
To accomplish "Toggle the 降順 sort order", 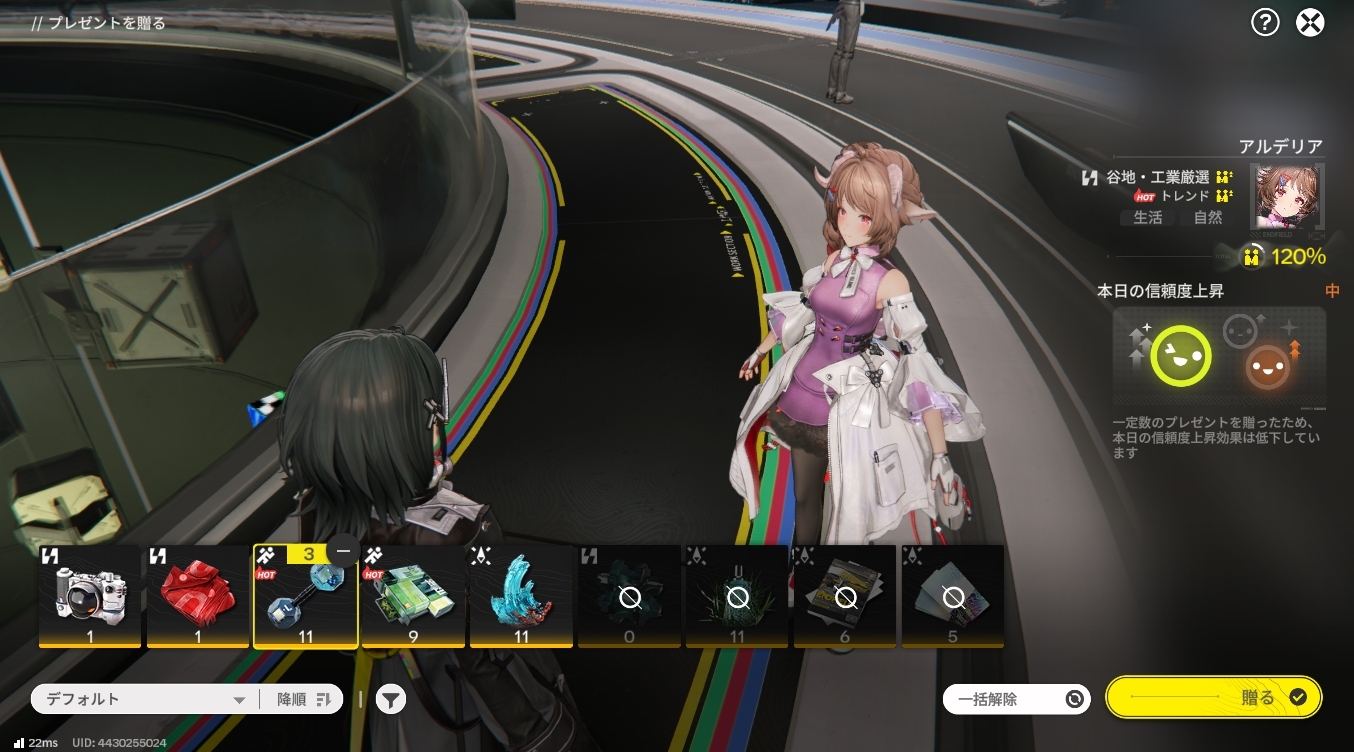I will (303, 700).
